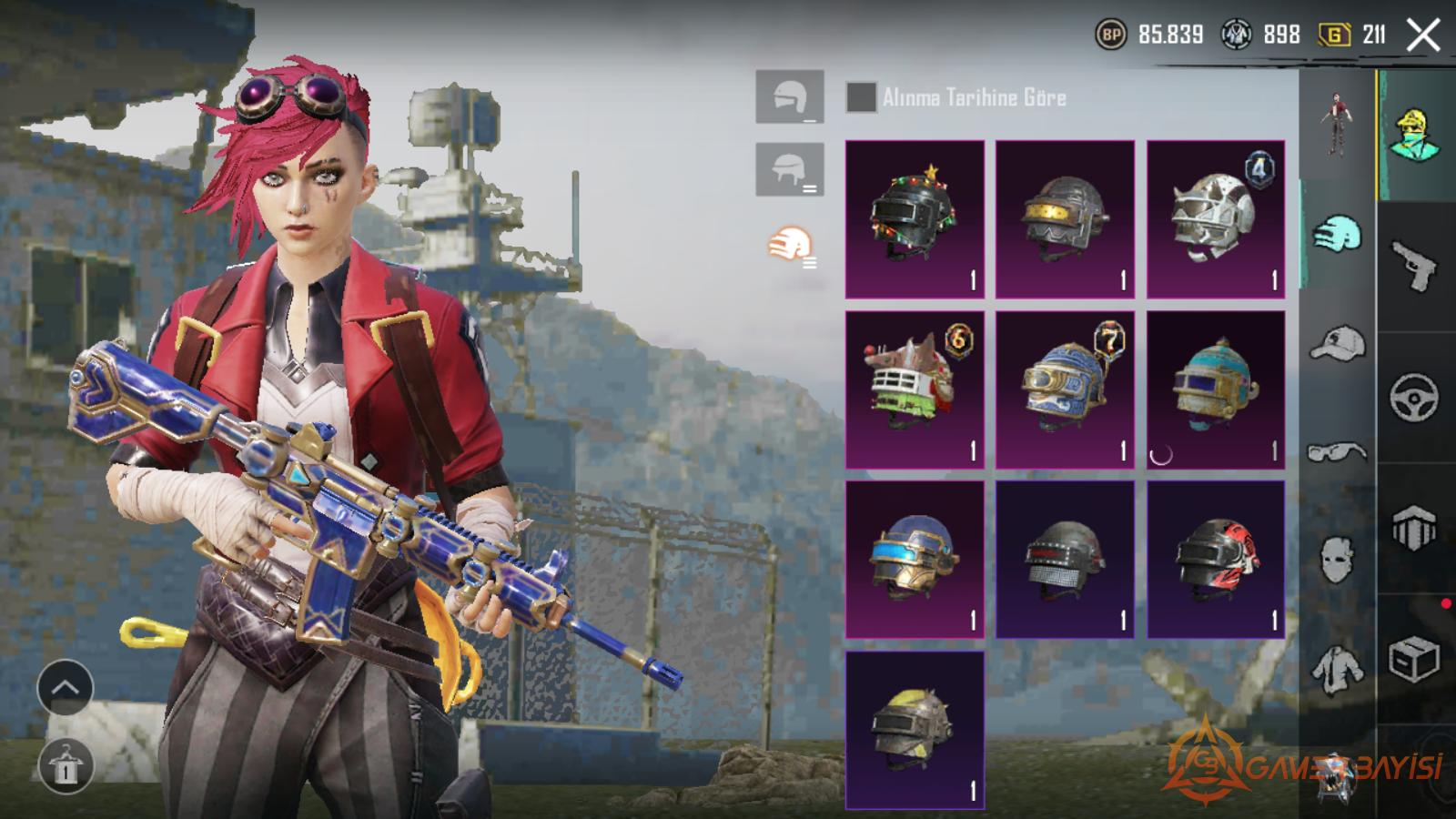Open the pistol weapons category
This screenshot has width=1456, height=819.
click(1414, 266)
